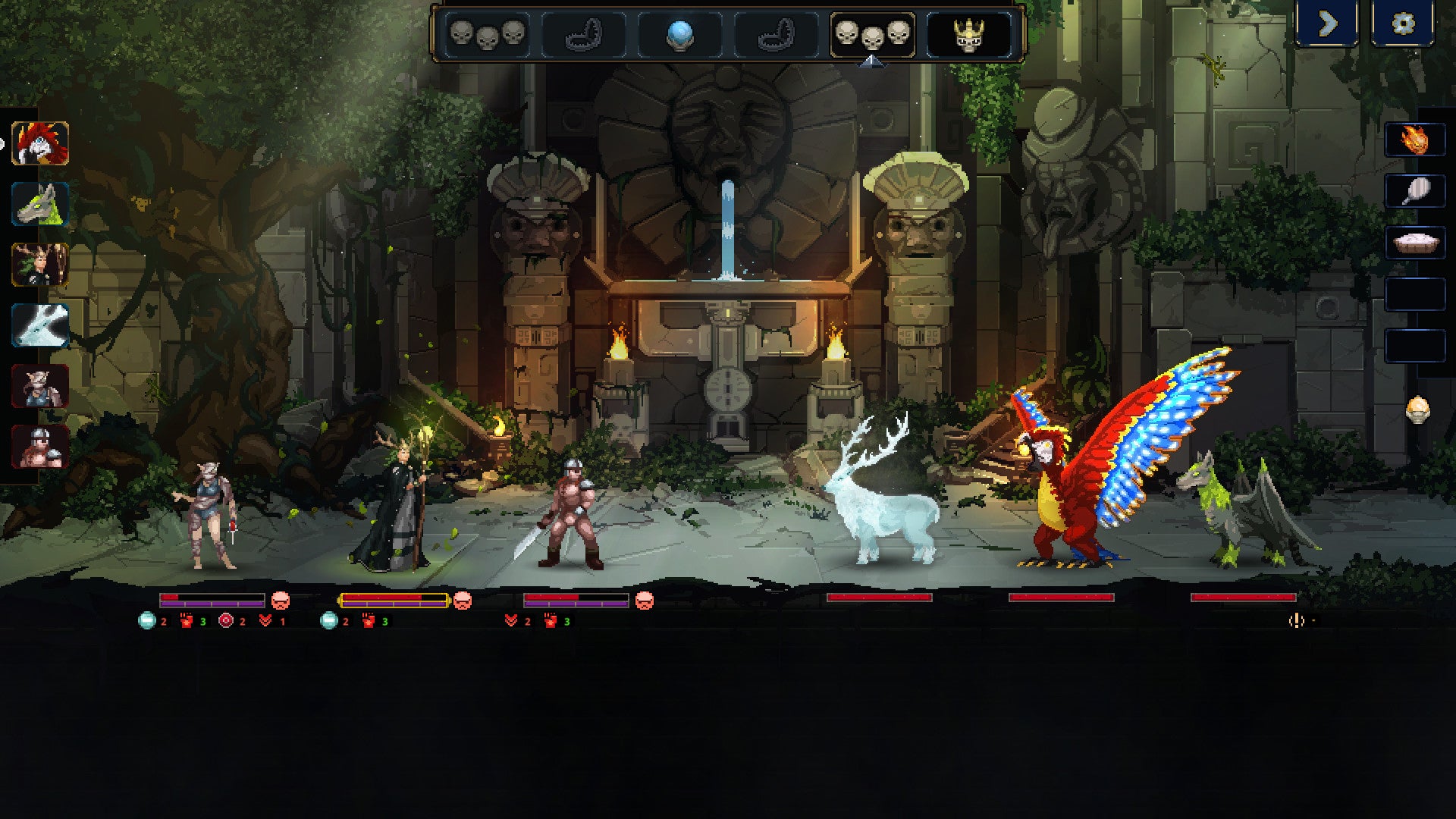Viewport: 1456px width, 819px height.
Task: Select the white spirit stag turn-order portrait
Action: [40, 325]
